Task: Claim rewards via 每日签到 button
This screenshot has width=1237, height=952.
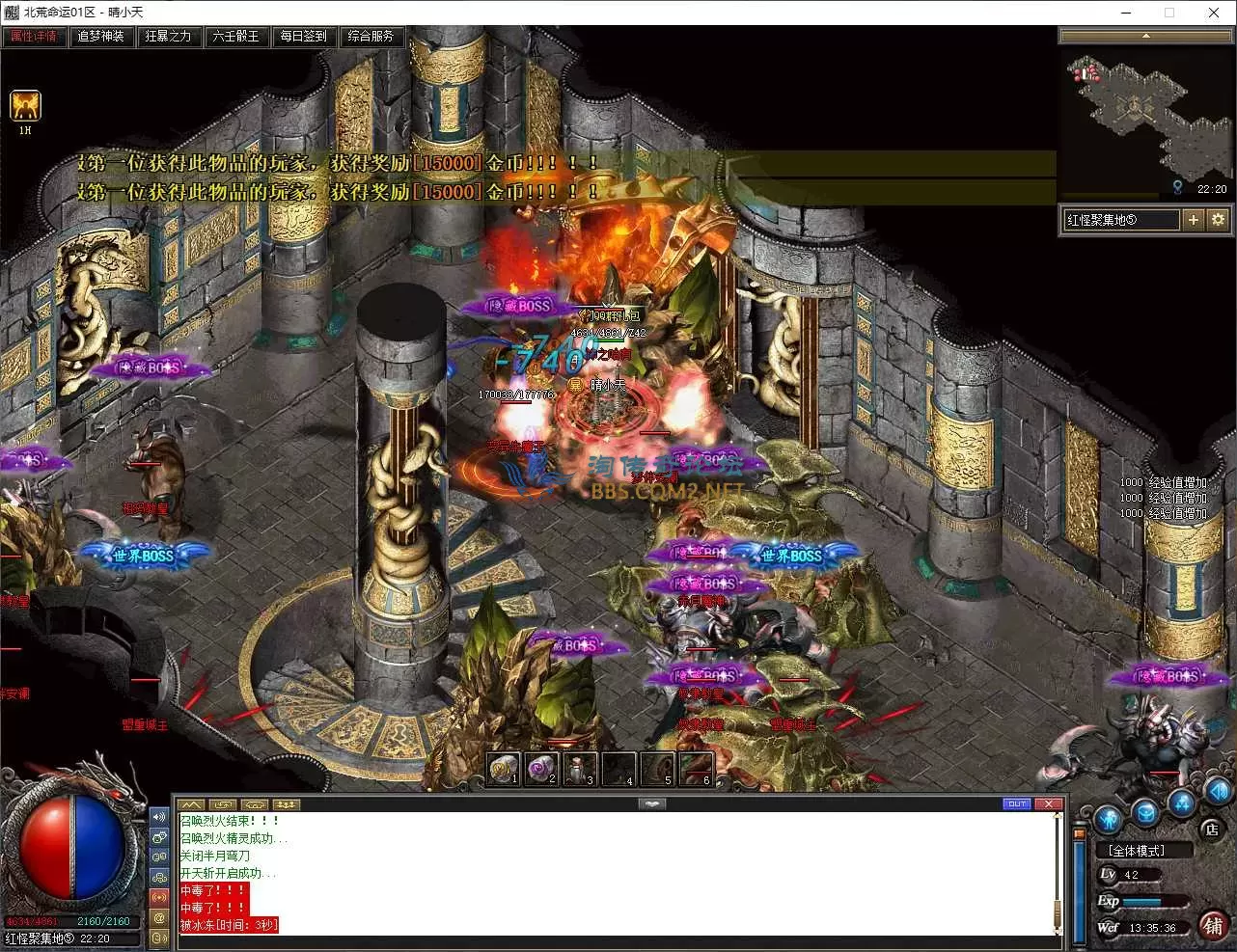Action: click(x=304, y=37)
